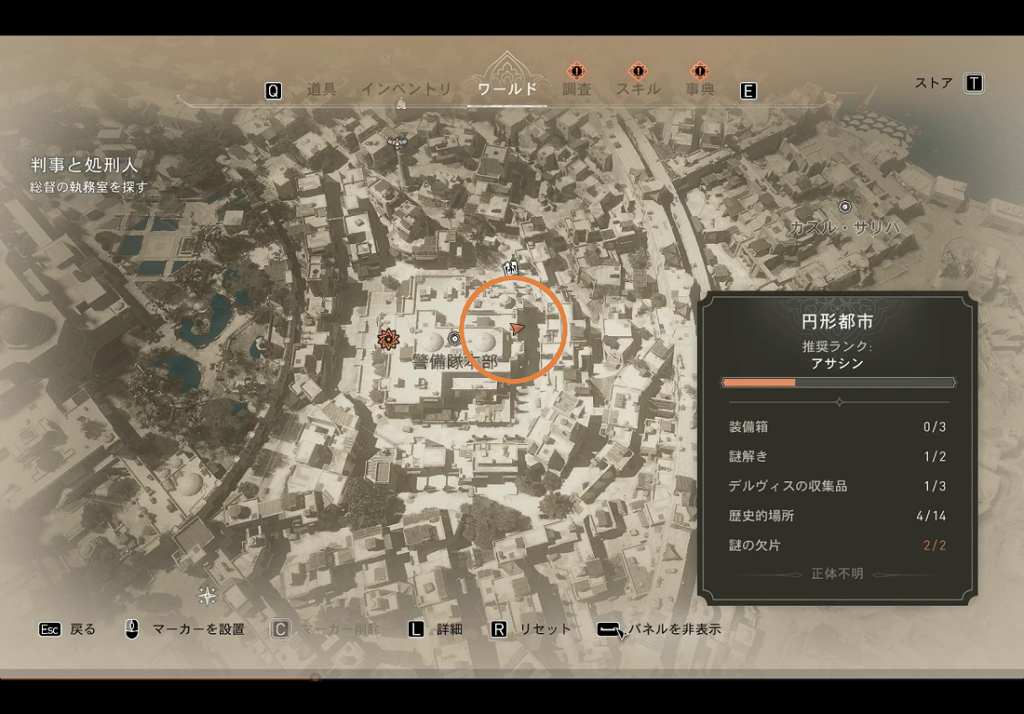
Task: Open the 道具 tab
Action: [321, 90]
